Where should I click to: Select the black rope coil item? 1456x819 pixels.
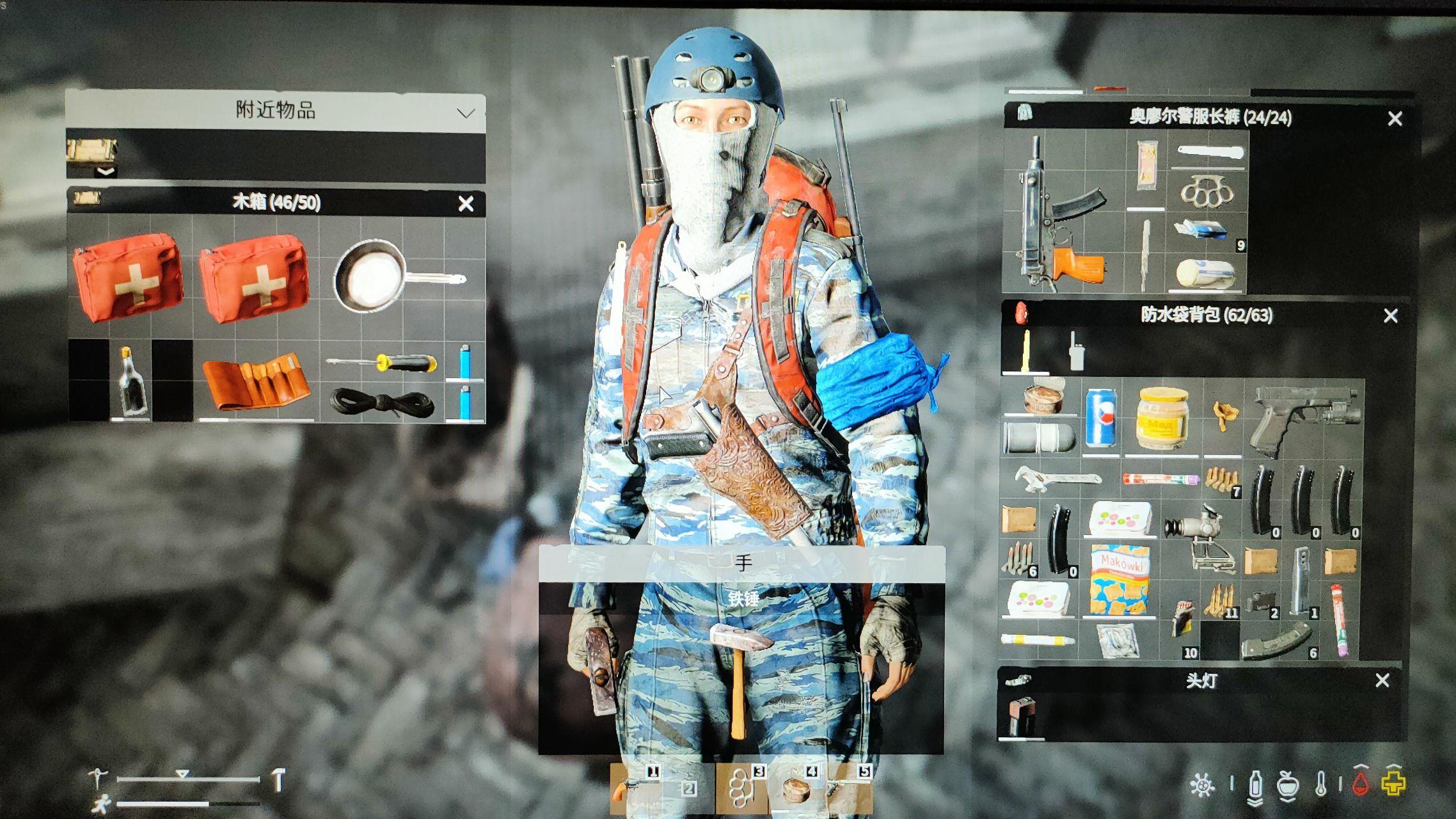(x=382, y=403)
